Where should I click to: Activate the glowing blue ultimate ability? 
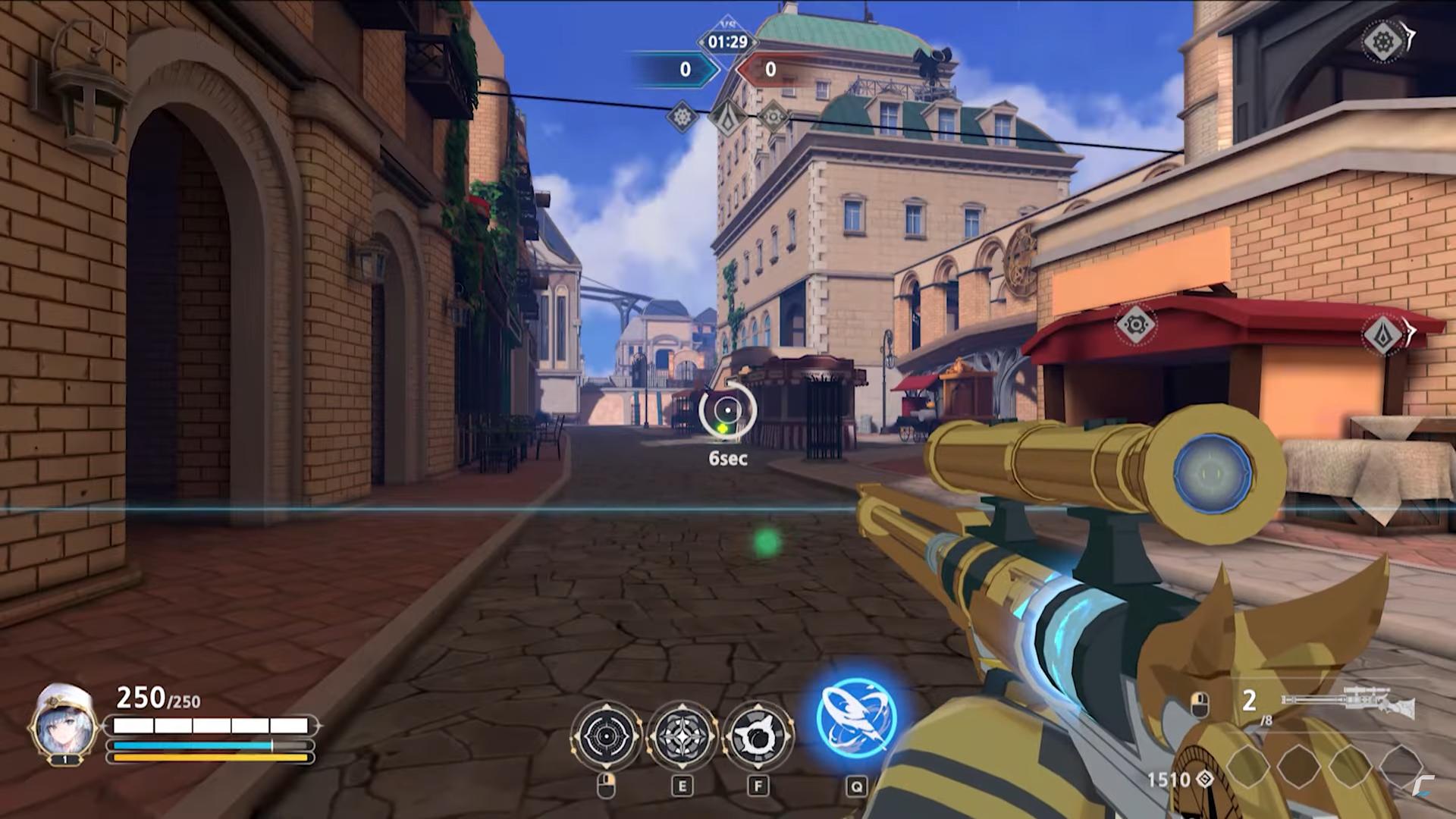point(856,717)
